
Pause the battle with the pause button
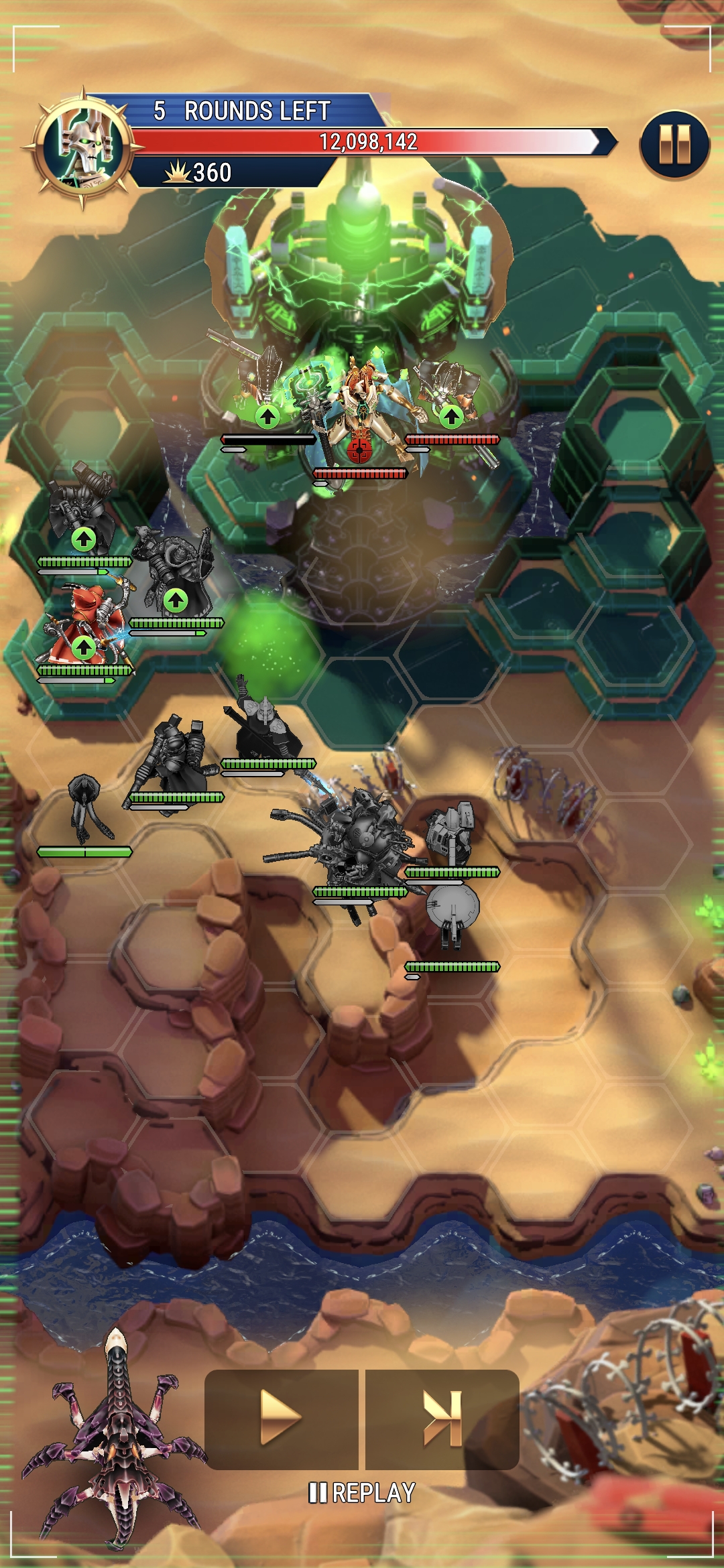[674, 144]
